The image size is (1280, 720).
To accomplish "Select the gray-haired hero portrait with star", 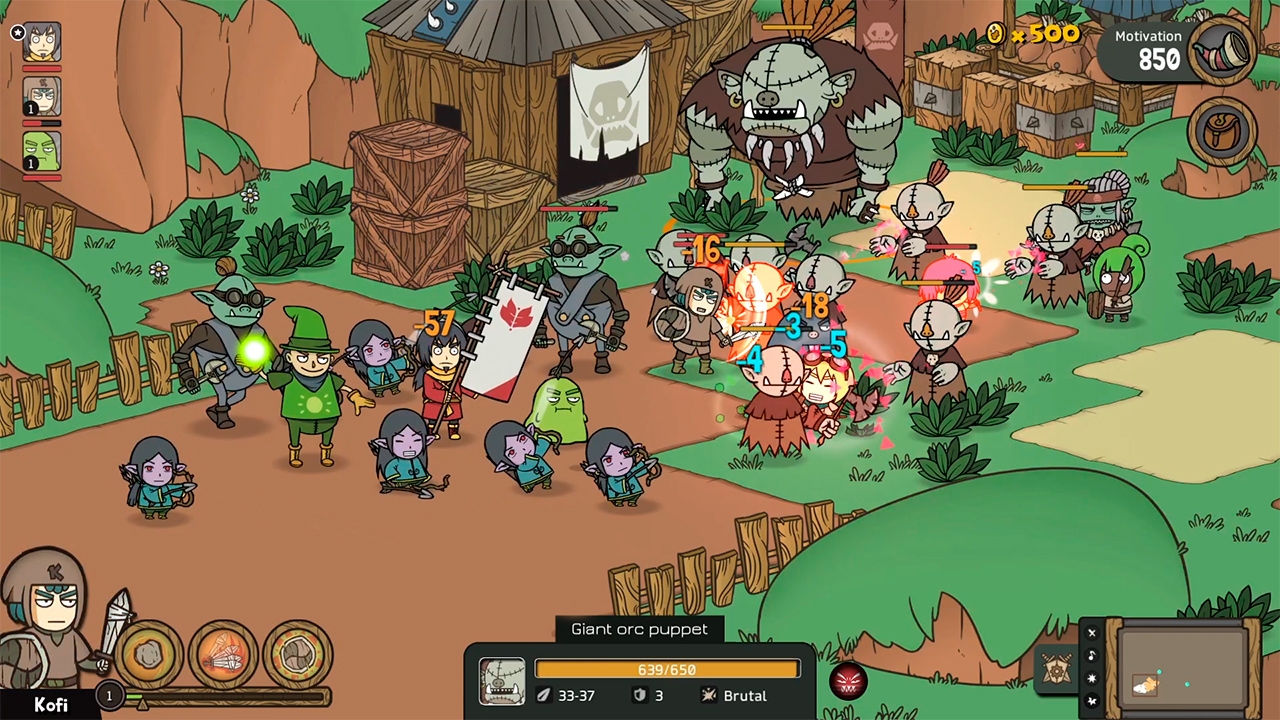I will [42, 42].
